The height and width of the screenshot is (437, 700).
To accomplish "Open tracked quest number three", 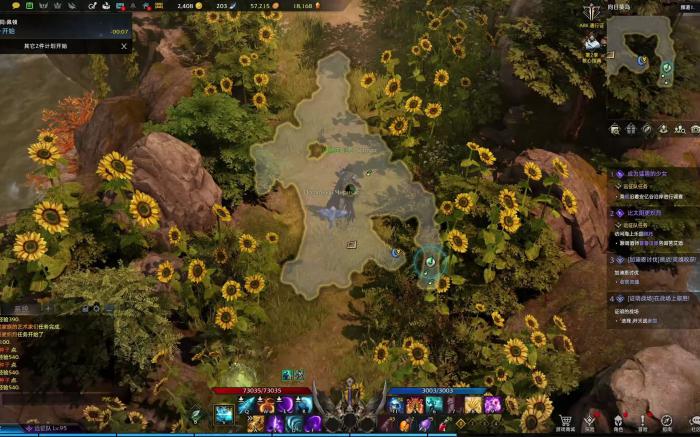I will [x=660, y=259].
